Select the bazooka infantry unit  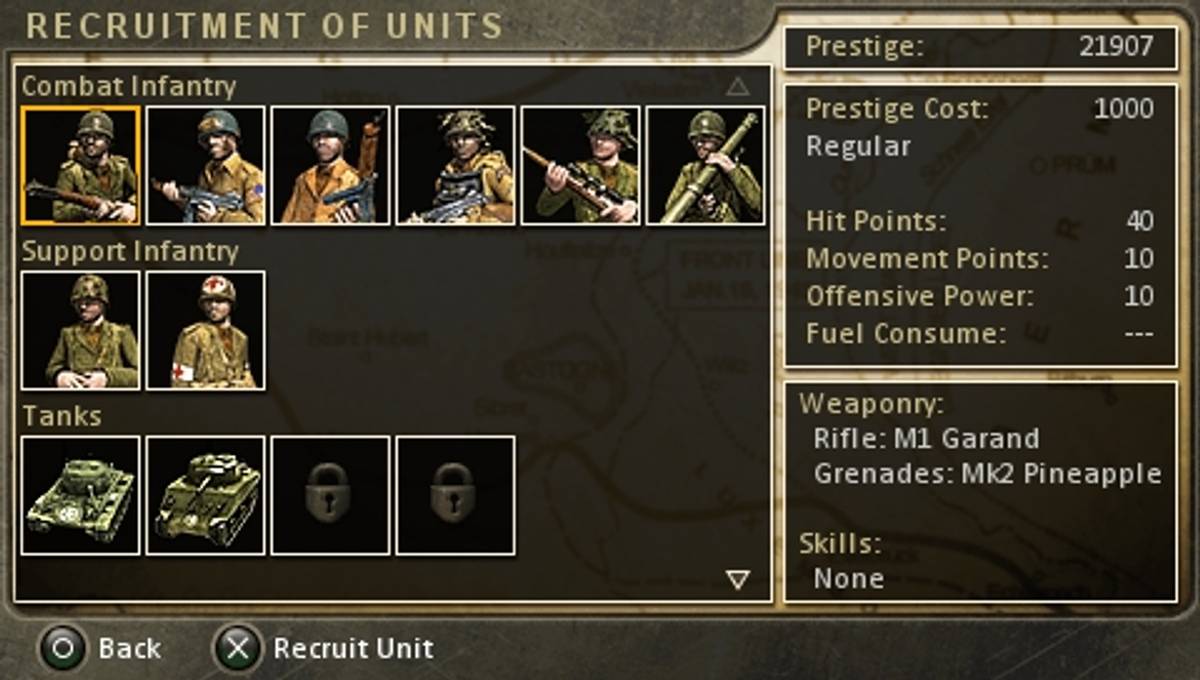(x=706, y=166)
